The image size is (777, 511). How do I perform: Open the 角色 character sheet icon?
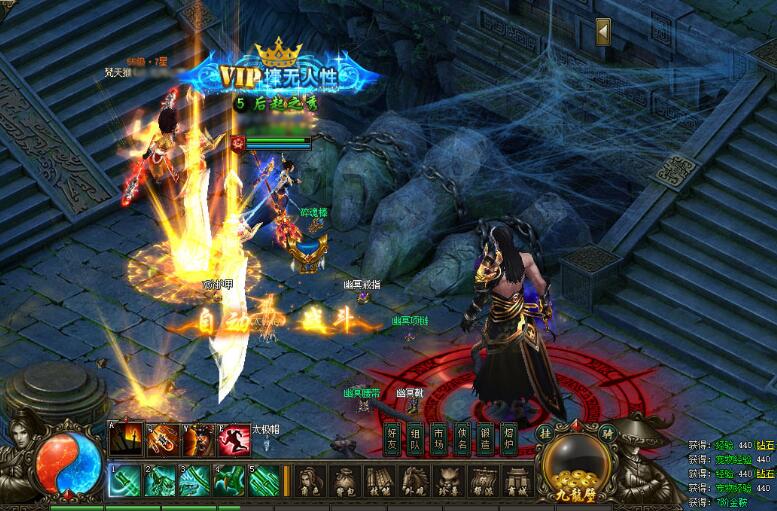(x=311, y=480)
